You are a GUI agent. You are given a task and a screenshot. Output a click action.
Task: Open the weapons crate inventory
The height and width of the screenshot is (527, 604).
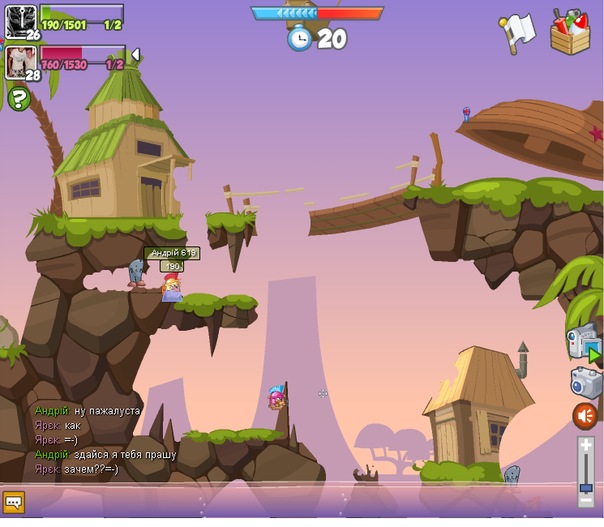pyautogui.click(x=570, y=32)
